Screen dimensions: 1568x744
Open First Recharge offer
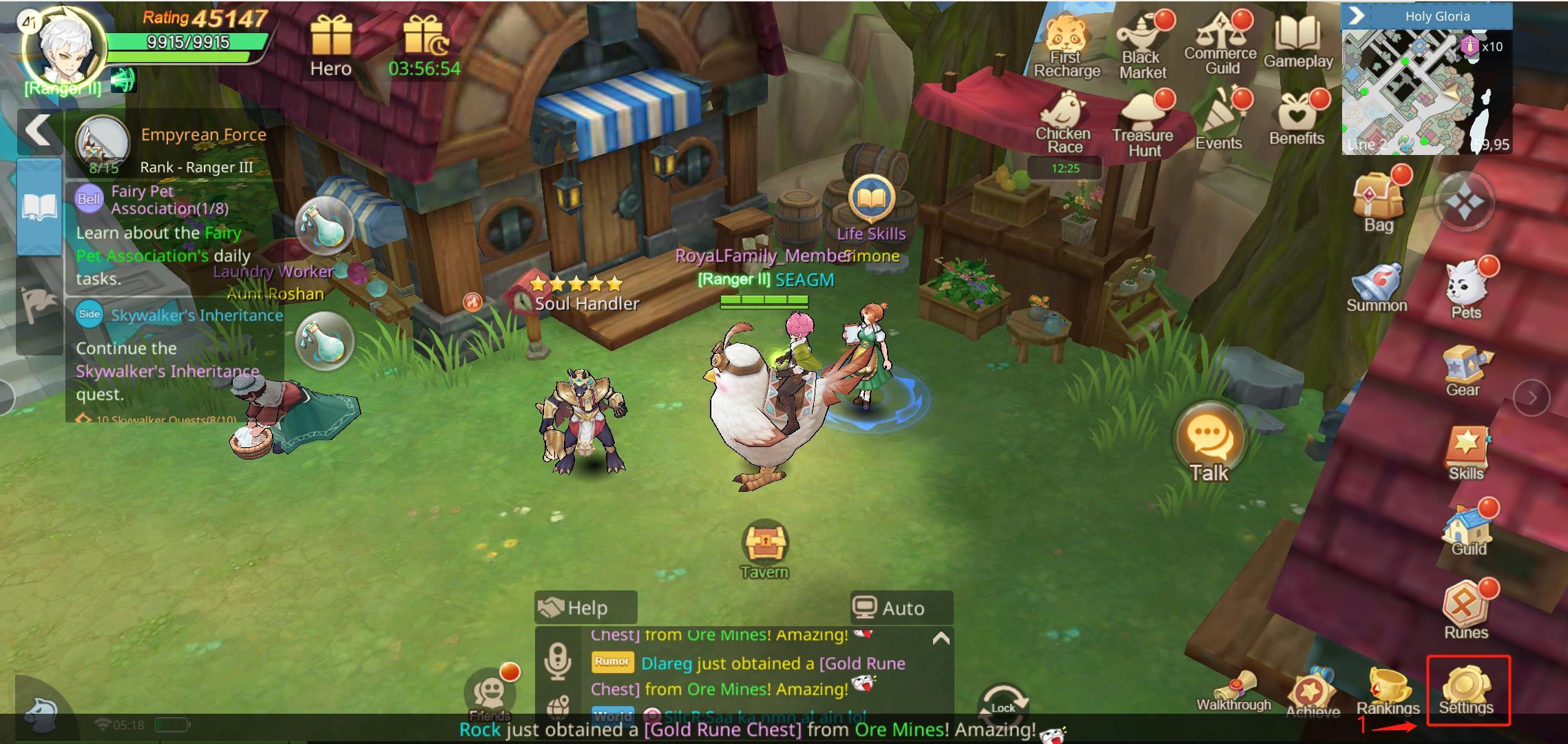(x=1067, y=48)
